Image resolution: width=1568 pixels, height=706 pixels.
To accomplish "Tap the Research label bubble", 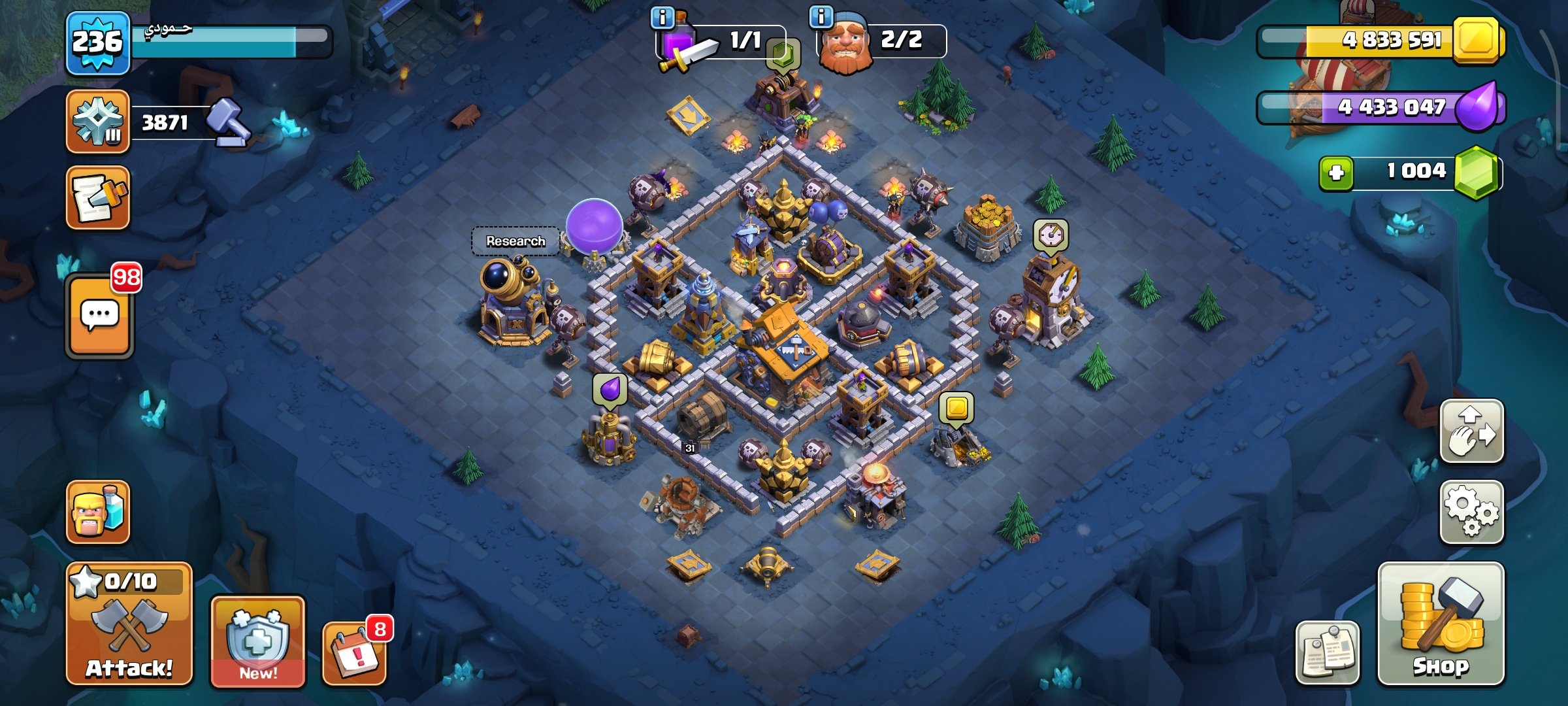I will [515, 241].
